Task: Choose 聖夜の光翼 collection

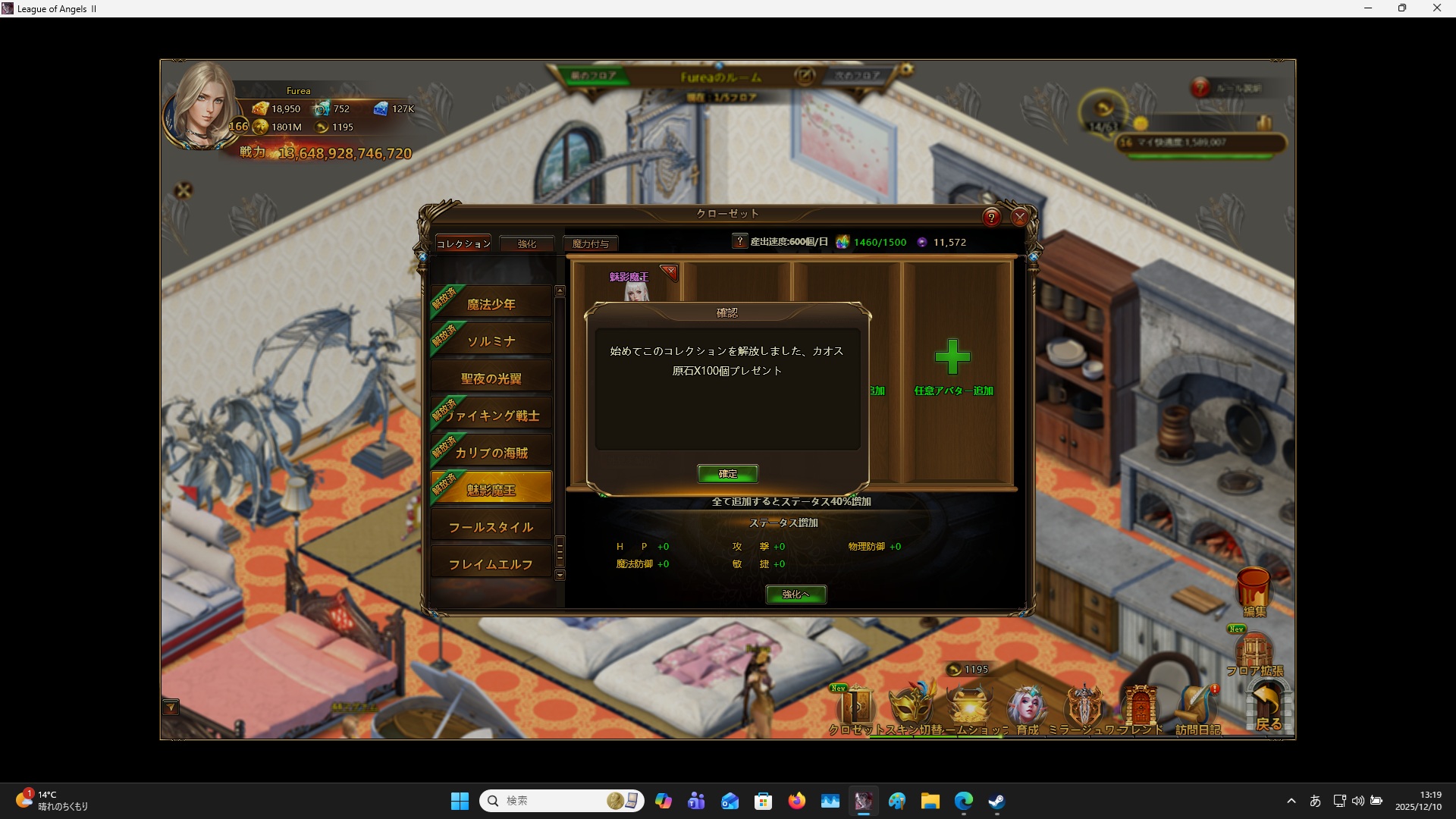Action: [x=491, y=378]
